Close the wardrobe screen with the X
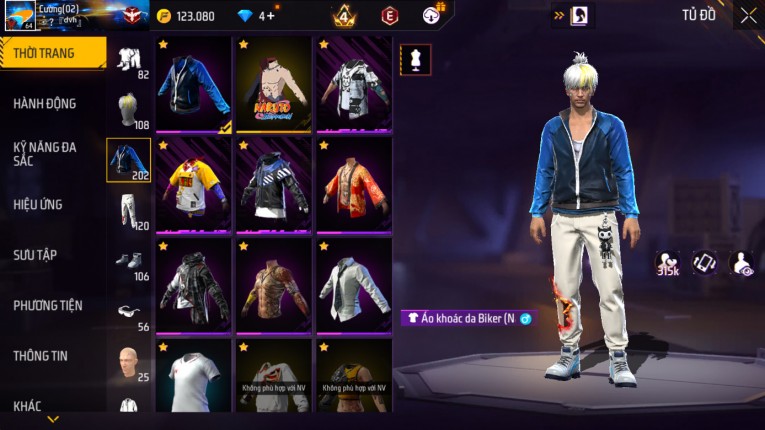Viewport: 765px width, 430px height. 748,16
